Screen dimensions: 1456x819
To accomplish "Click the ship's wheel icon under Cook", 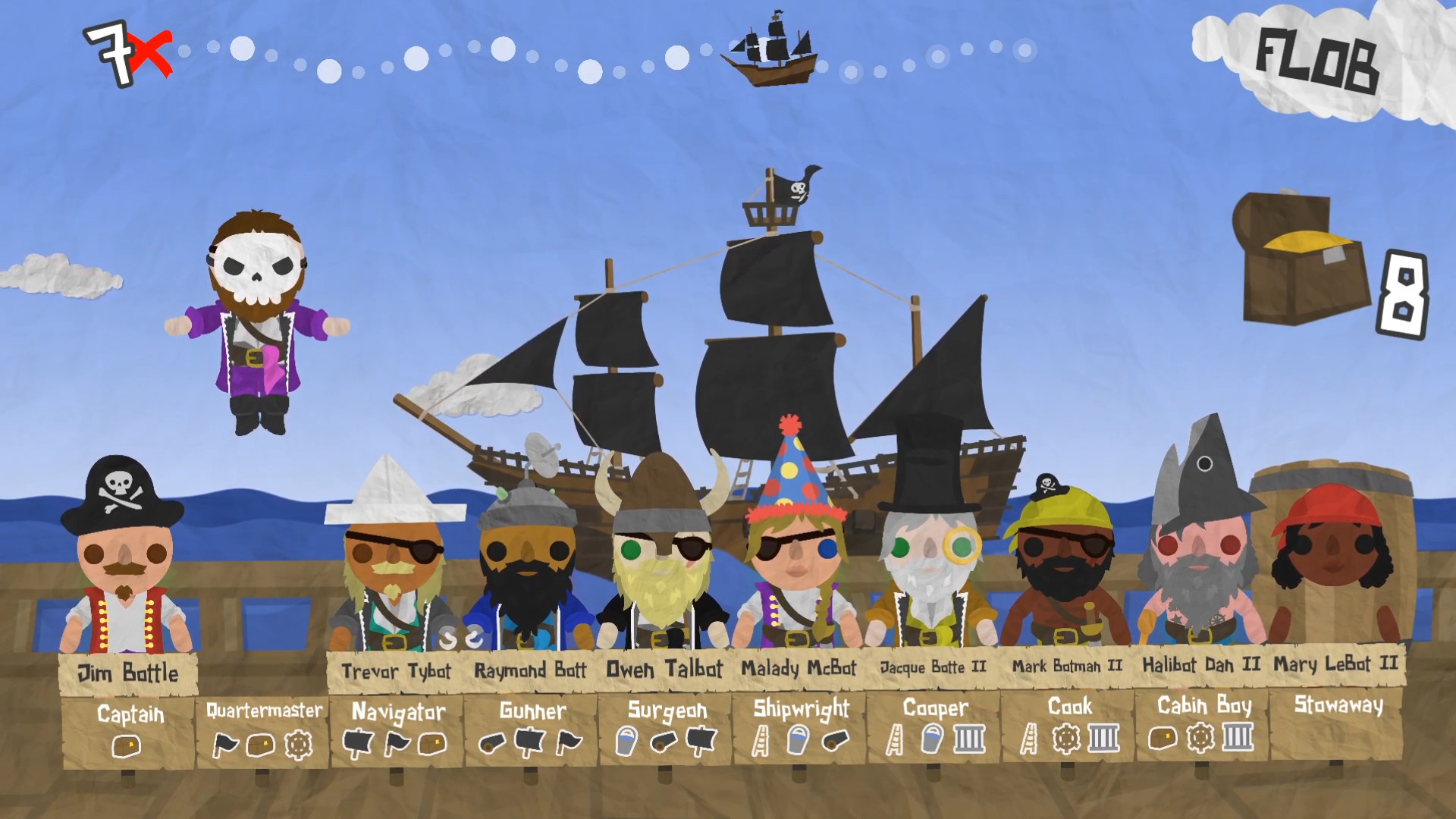I will (1066, 738).
